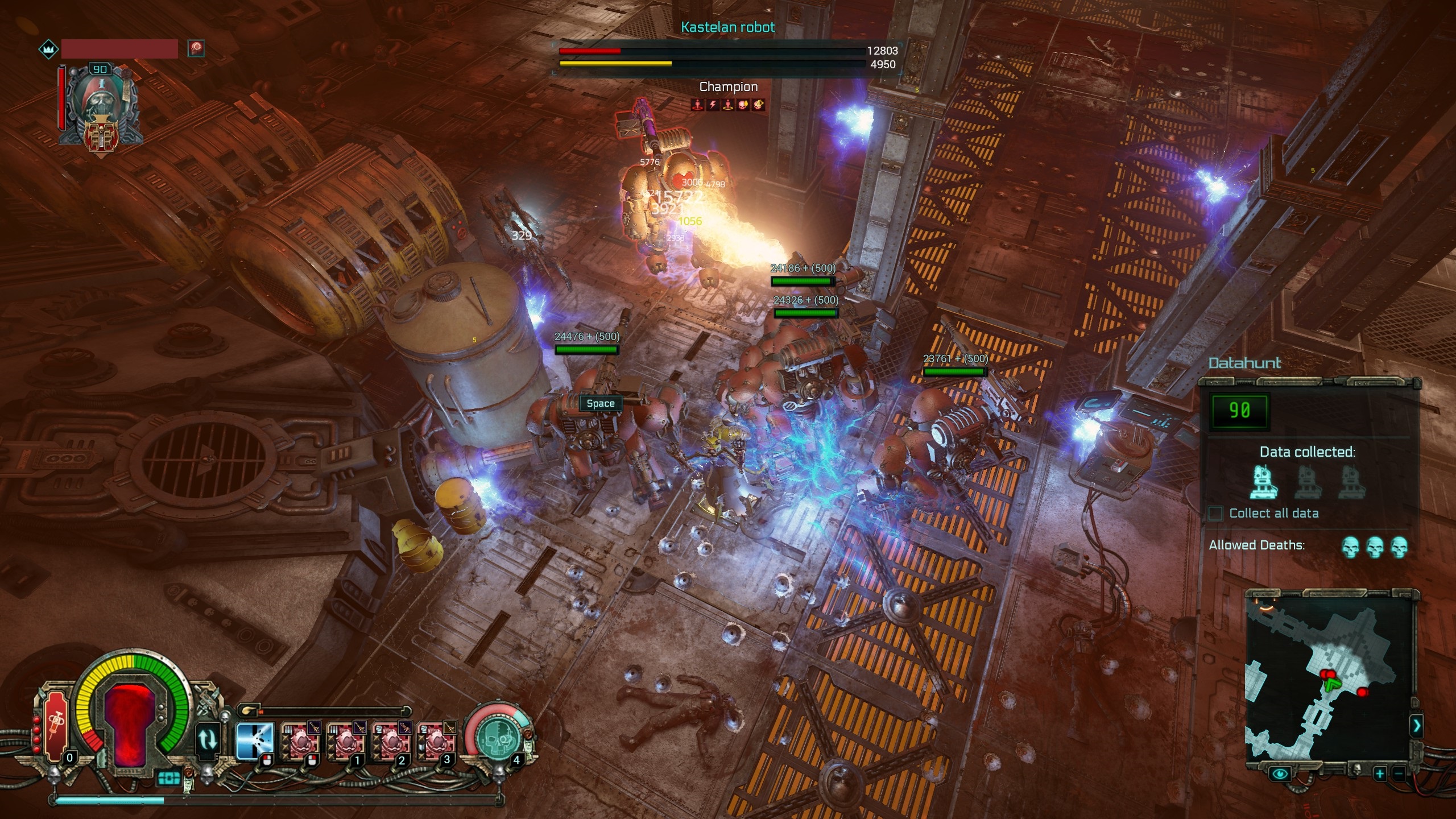Image resolution: width=1456 pixels, height=819 pixels.
Task: Inspect the red skull buff icon
Action: coord(196,48)
